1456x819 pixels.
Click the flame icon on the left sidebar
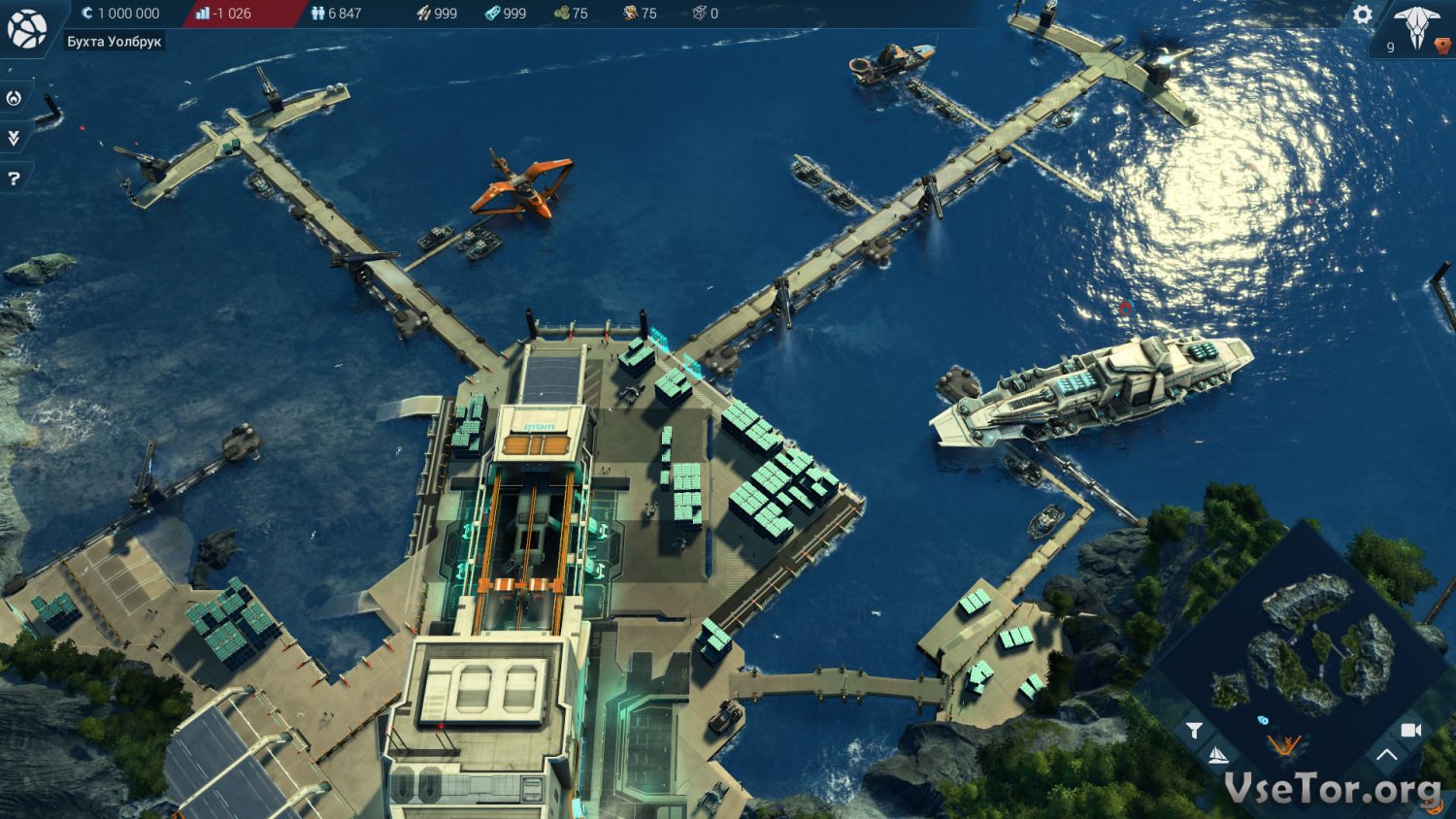click(x=14, y=98)
